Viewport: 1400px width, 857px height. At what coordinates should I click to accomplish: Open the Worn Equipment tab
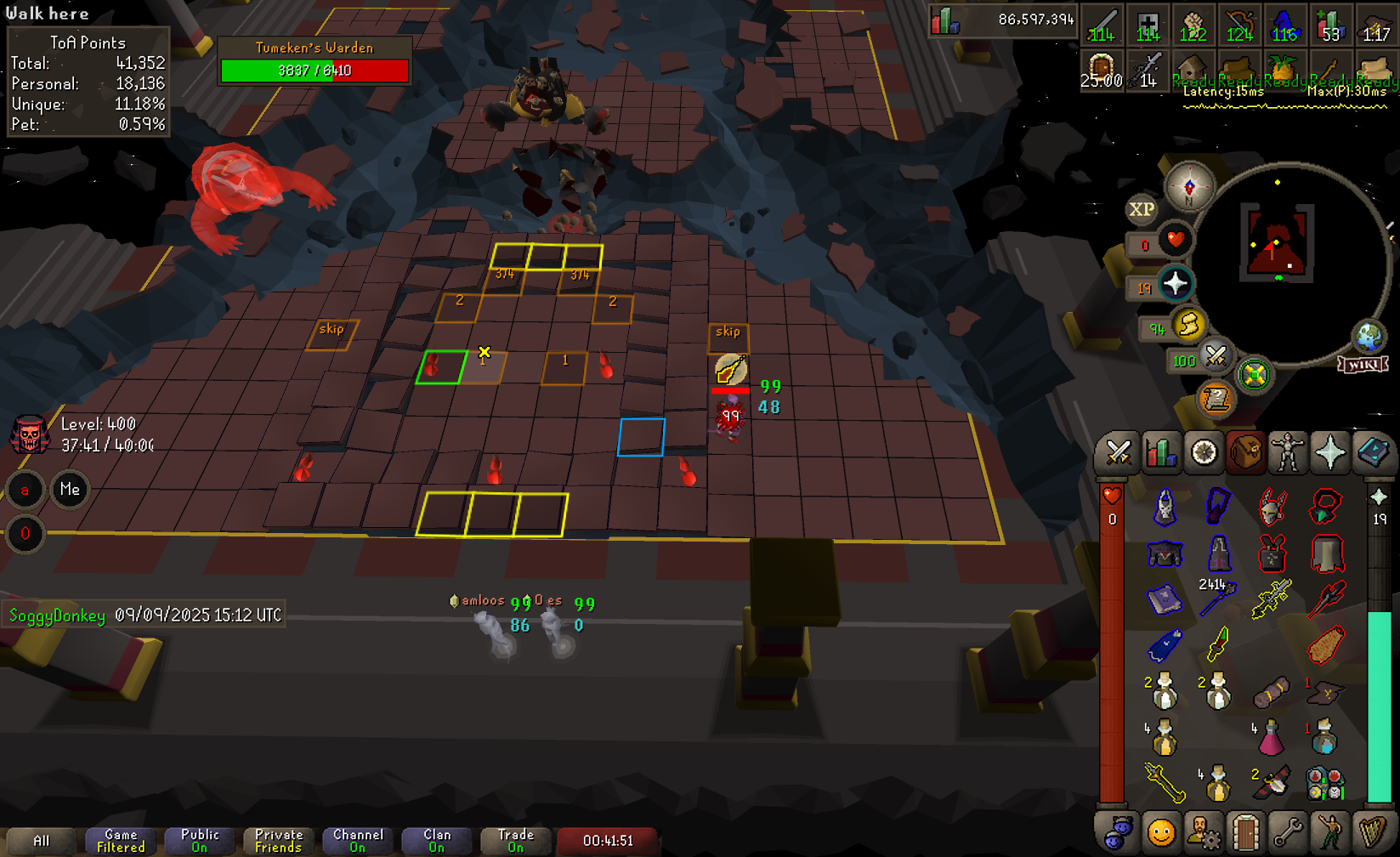pos(1288,453)
